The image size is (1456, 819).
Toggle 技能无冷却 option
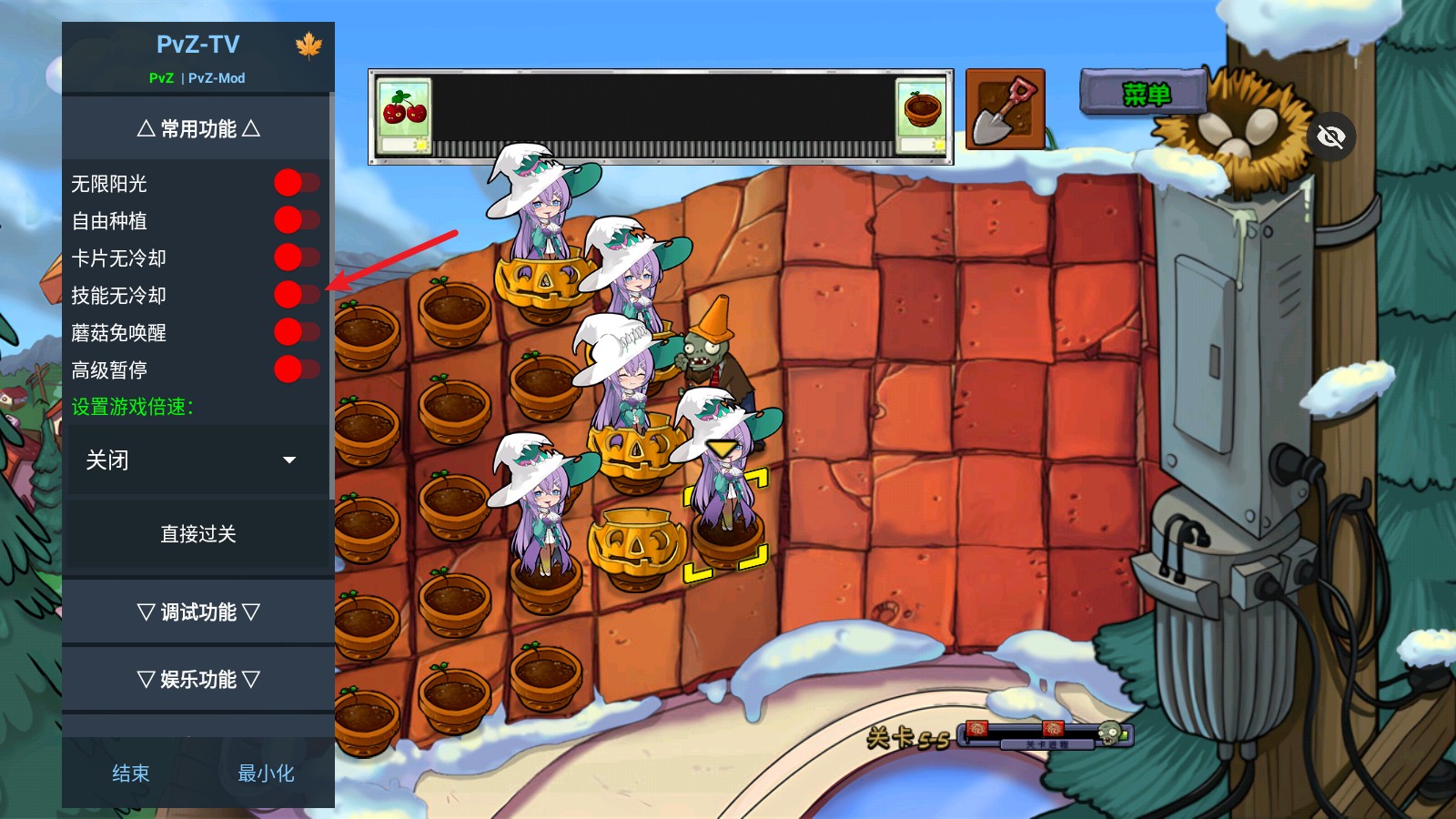click(x=297, y=295)
